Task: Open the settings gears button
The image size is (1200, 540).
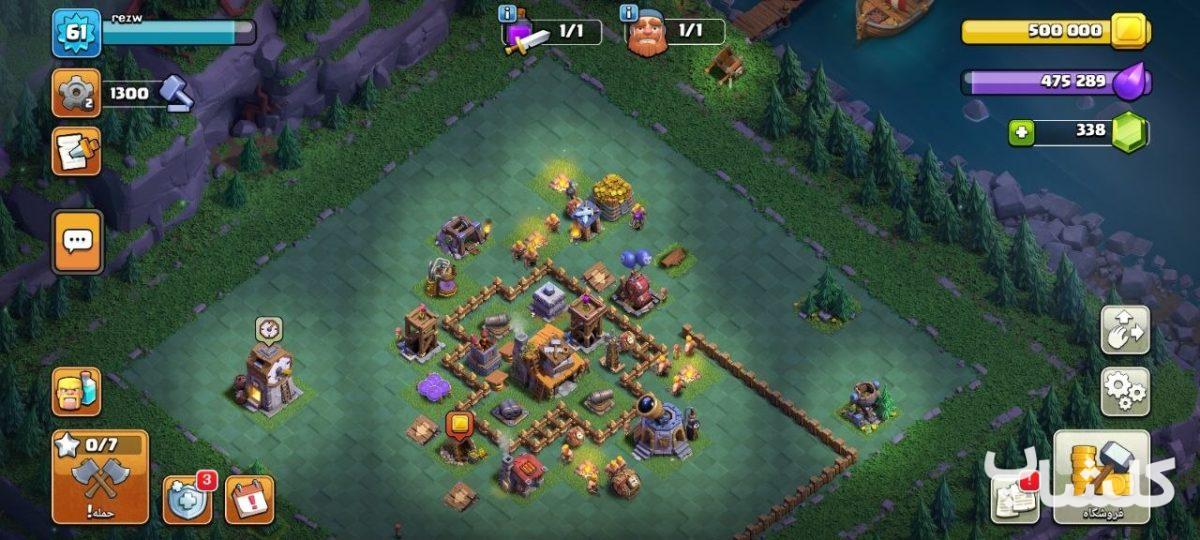Action: (1125, 391)
